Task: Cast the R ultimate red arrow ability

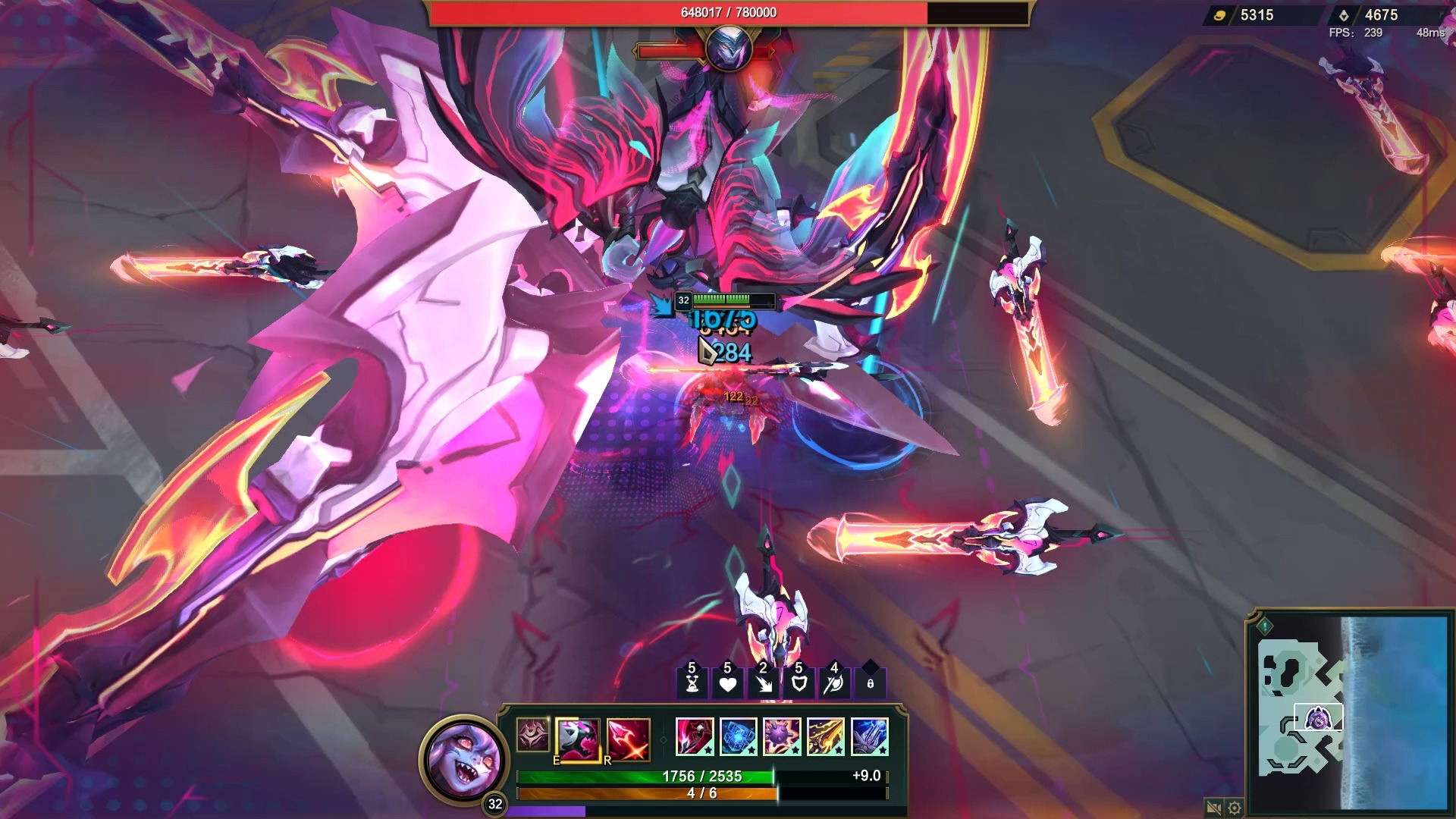Action: [x=628, y=738]
